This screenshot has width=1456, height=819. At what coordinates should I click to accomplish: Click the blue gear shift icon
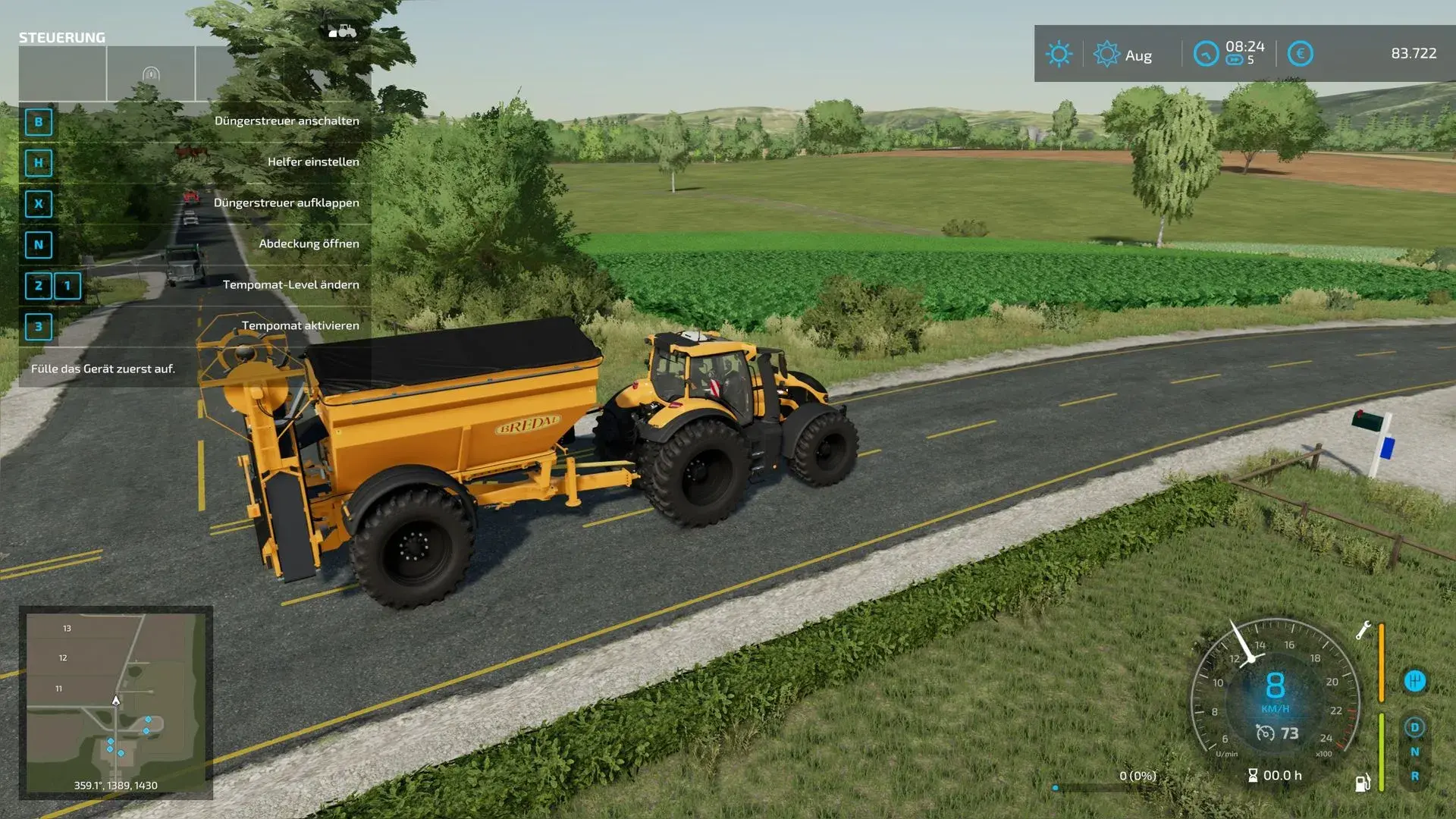click(1414, 681)
